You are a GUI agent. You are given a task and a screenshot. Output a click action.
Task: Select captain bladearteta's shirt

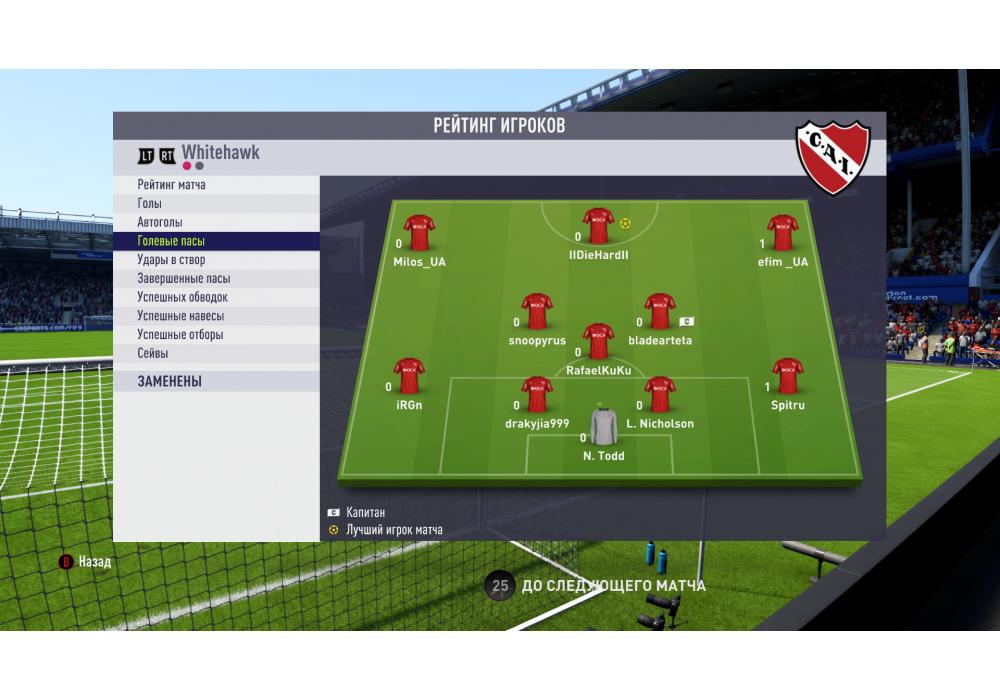[660, 311]
